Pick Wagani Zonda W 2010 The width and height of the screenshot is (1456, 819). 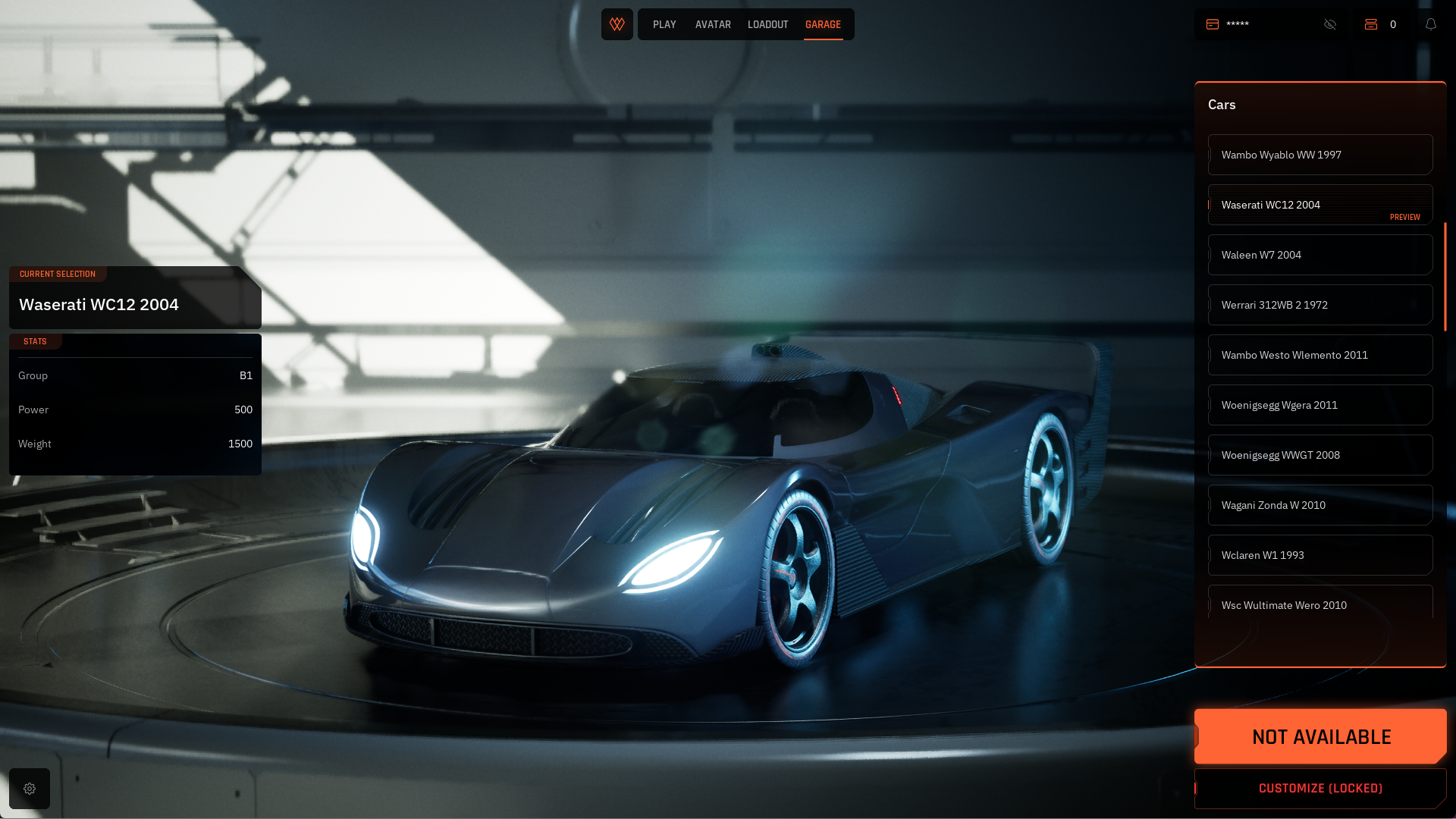1319,505
